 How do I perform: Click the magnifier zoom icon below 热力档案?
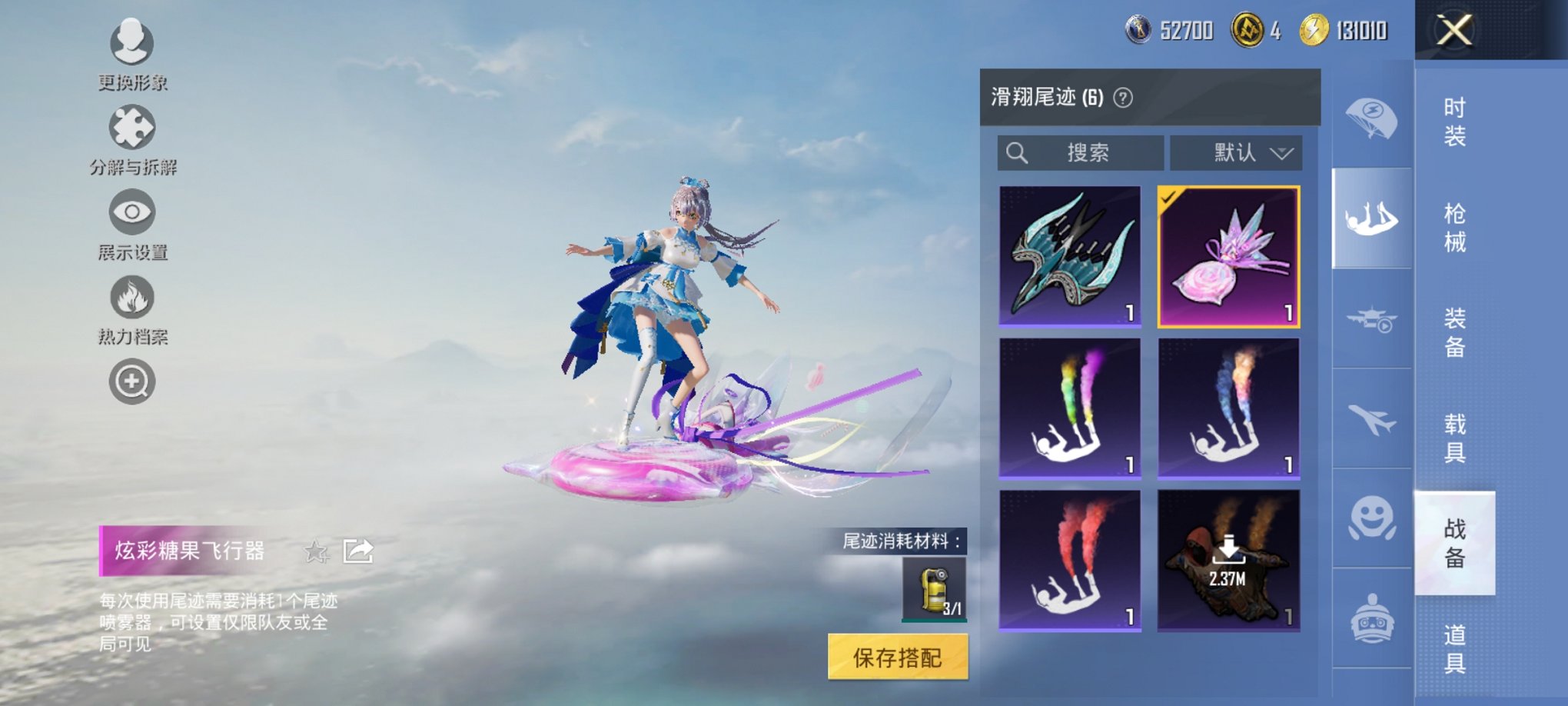[x=132, y=381]
